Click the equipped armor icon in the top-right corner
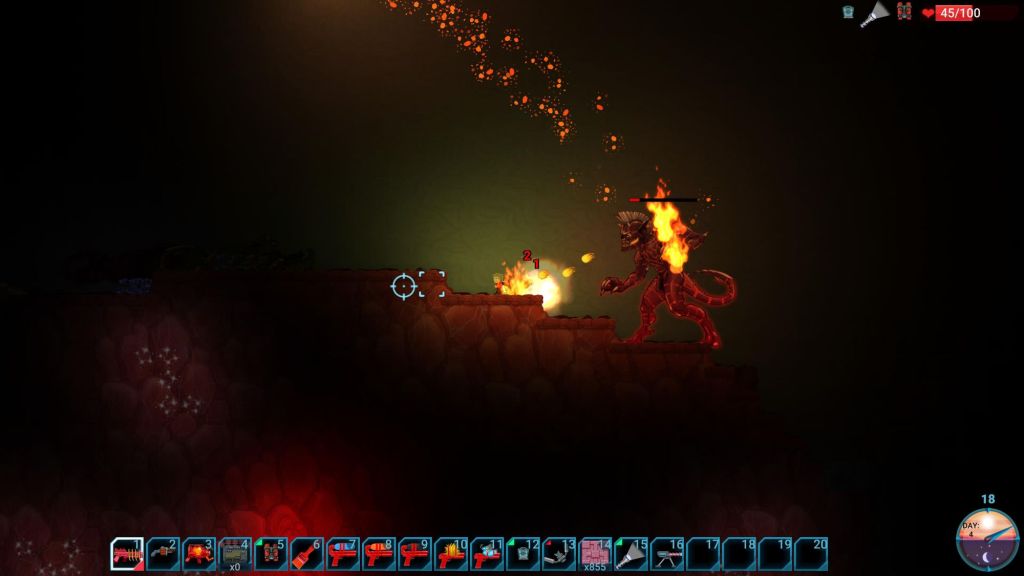Image resolution: width=1024 pixels, height=576 pixels. pyautogui.click(x=848, y=12)
